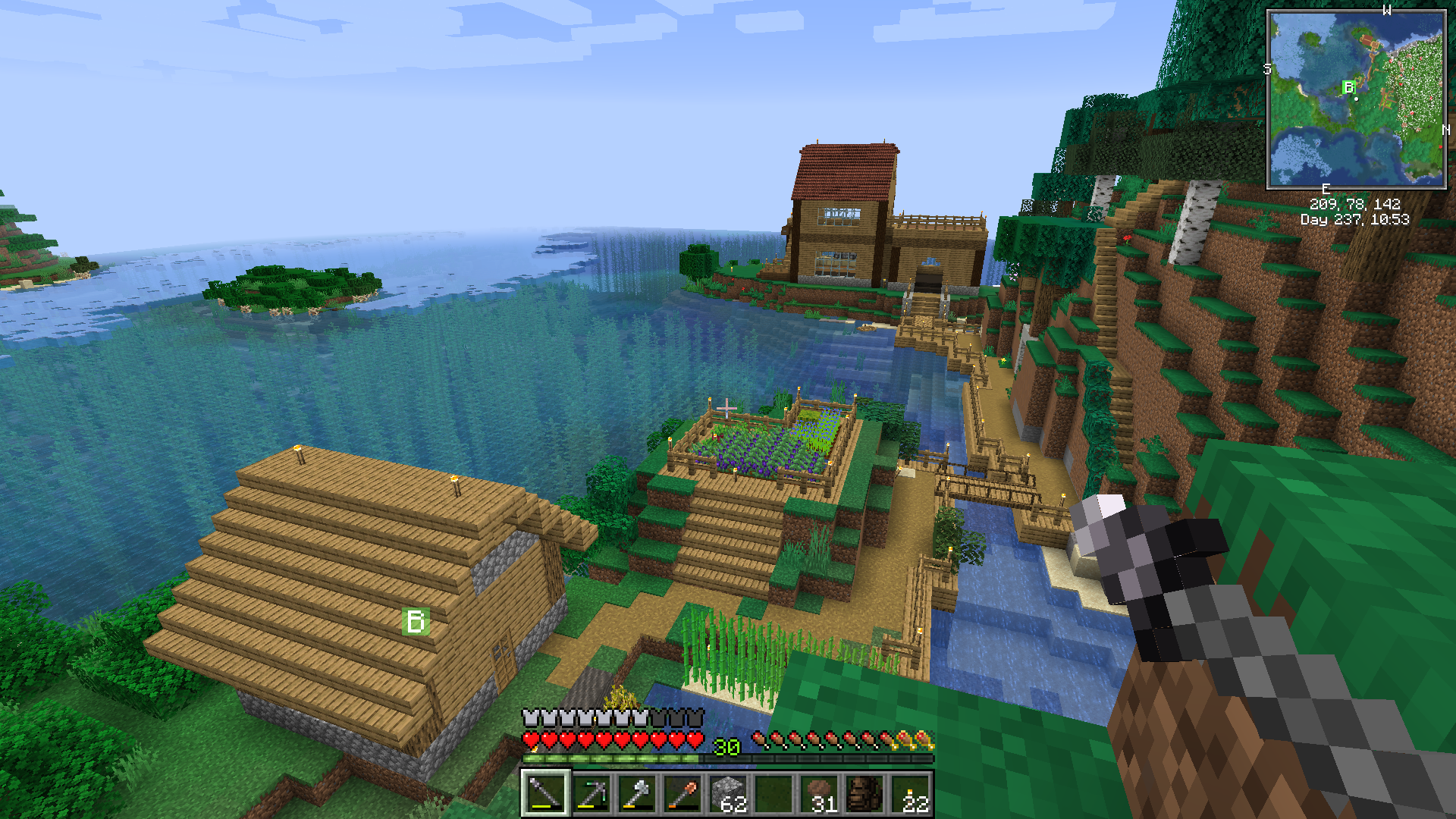This screenshot has width=1456, height=819.
Task: Select the pickaxe hotbar slot
Action: (591, 794)
